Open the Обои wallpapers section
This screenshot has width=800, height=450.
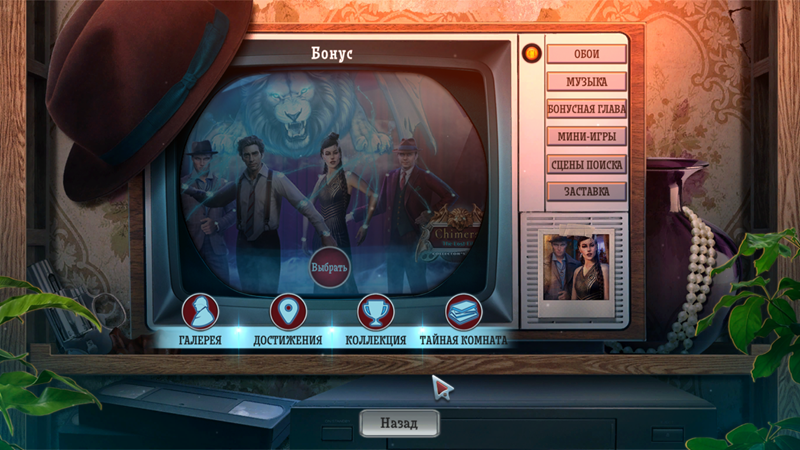[587, 54]
